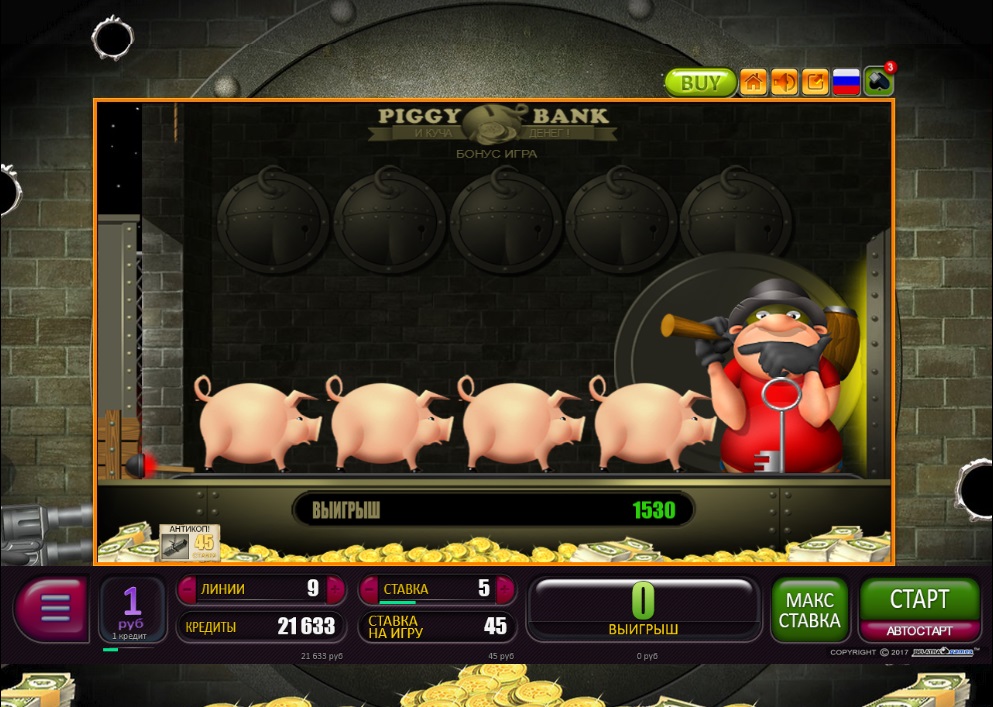
Task: Increase the number of Линии
Action: (333, 589)
